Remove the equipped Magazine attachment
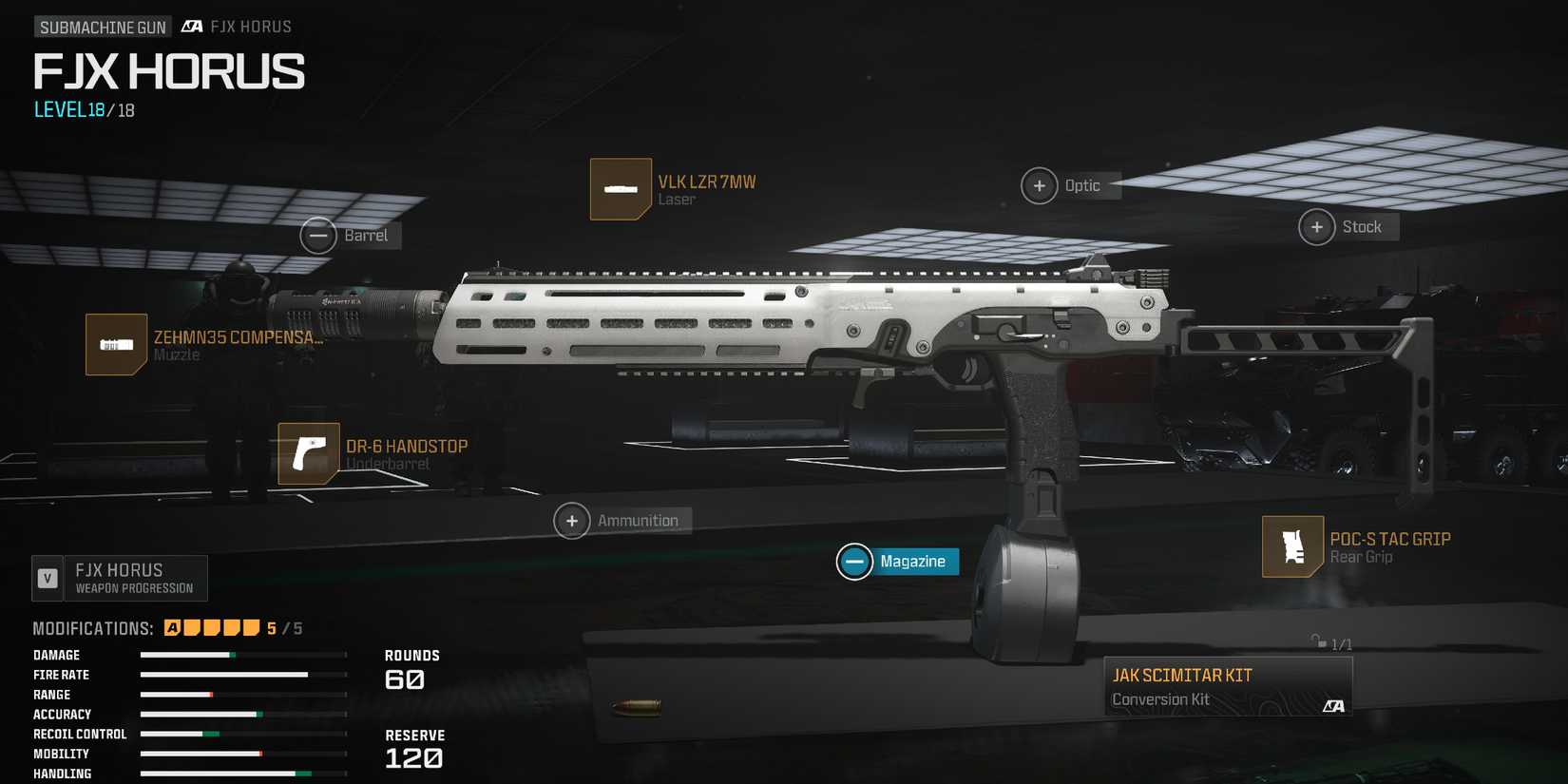Image resolution: width=1568 pixels, height=784 pixels. click(x=854, y=562)
